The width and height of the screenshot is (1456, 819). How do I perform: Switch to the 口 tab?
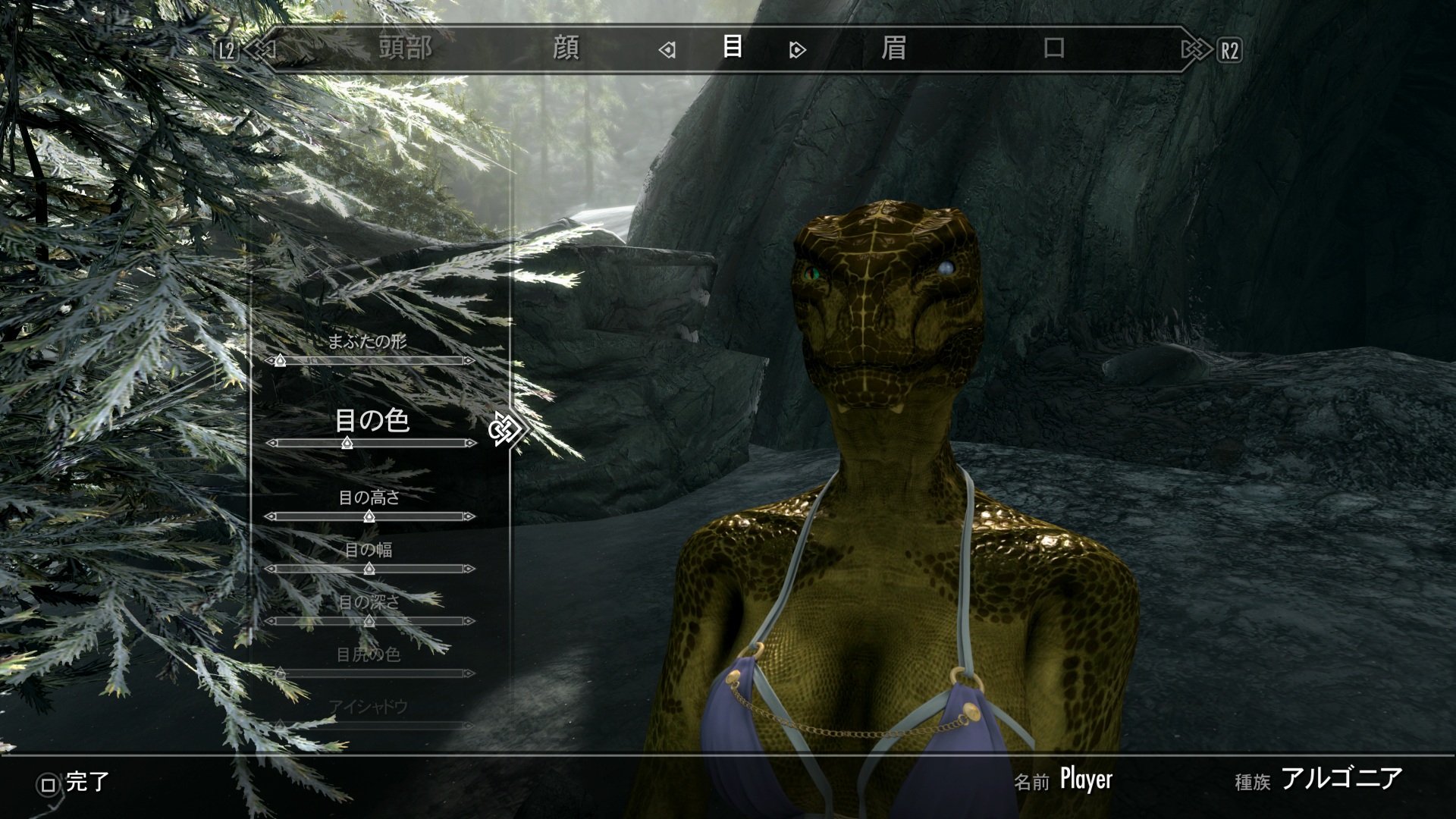pos(1053,49)
